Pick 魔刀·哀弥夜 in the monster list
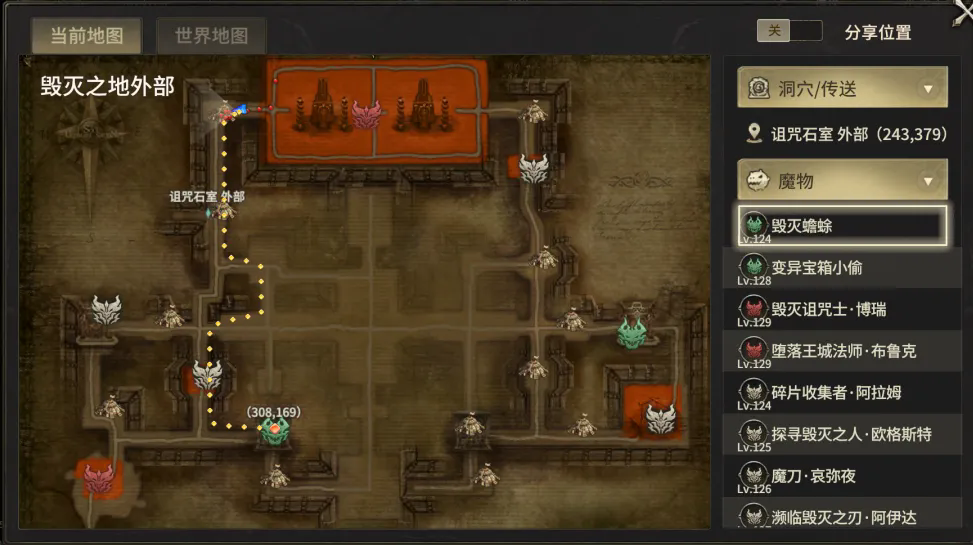The width and height of the screenshot is (973, 545). [x=841, y=476]
